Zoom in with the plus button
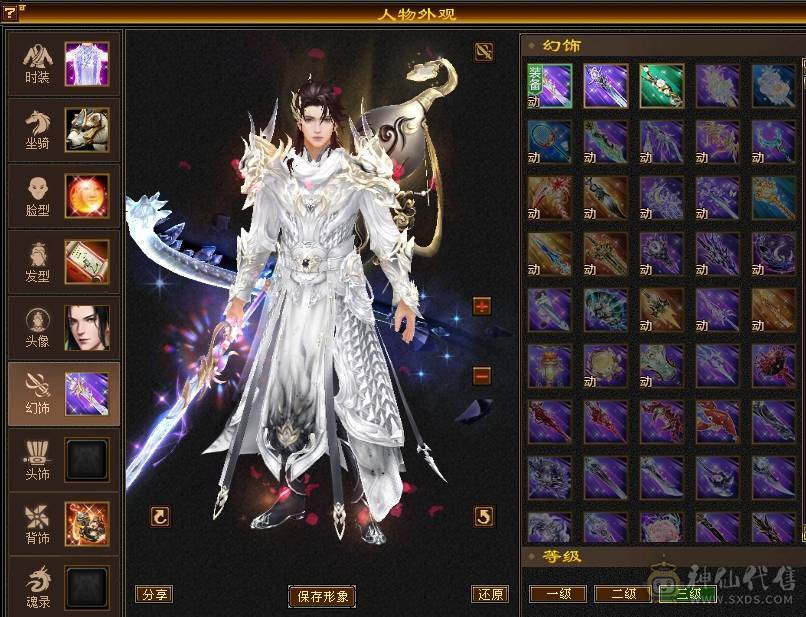806x617 pixels. point(482,306)
